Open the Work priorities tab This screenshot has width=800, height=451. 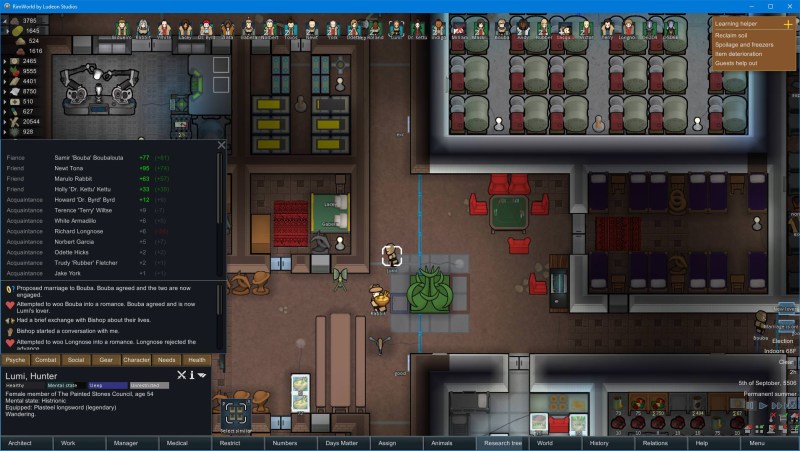pyautogui.click(x=68, y=442)
